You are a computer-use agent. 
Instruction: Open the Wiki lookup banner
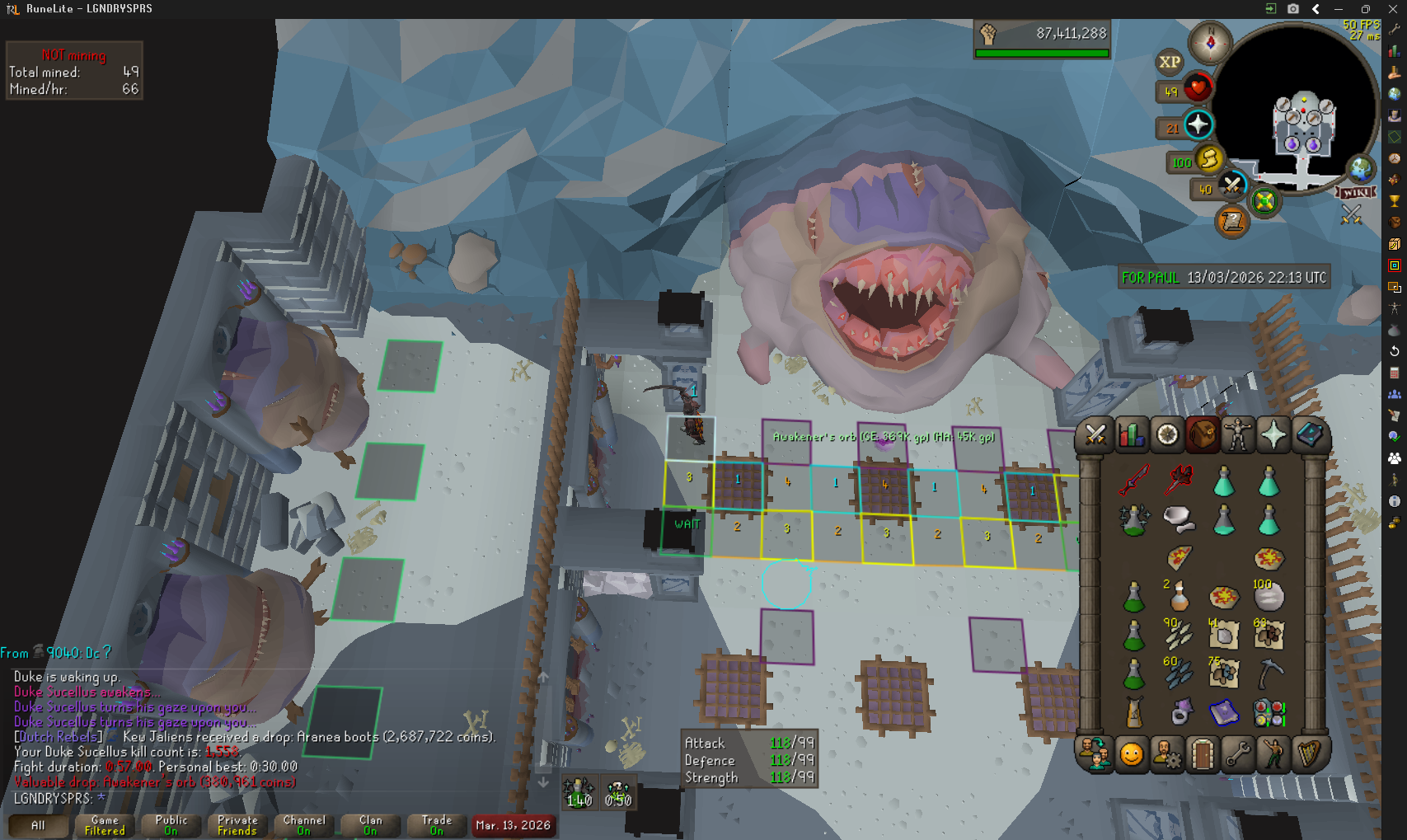(1357, 192)
